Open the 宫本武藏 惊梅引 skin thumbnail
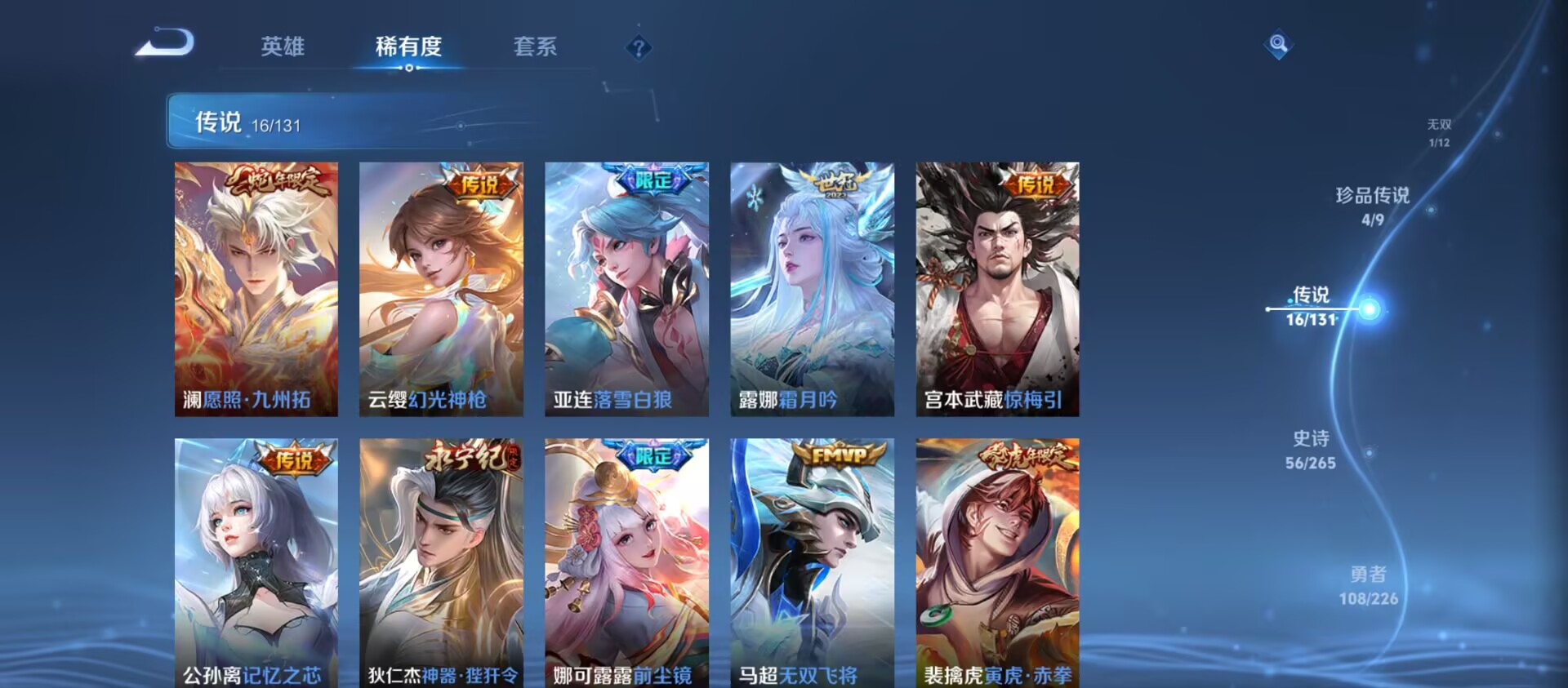This screenshot has height=688, width=1568. [x=996, y=290]
